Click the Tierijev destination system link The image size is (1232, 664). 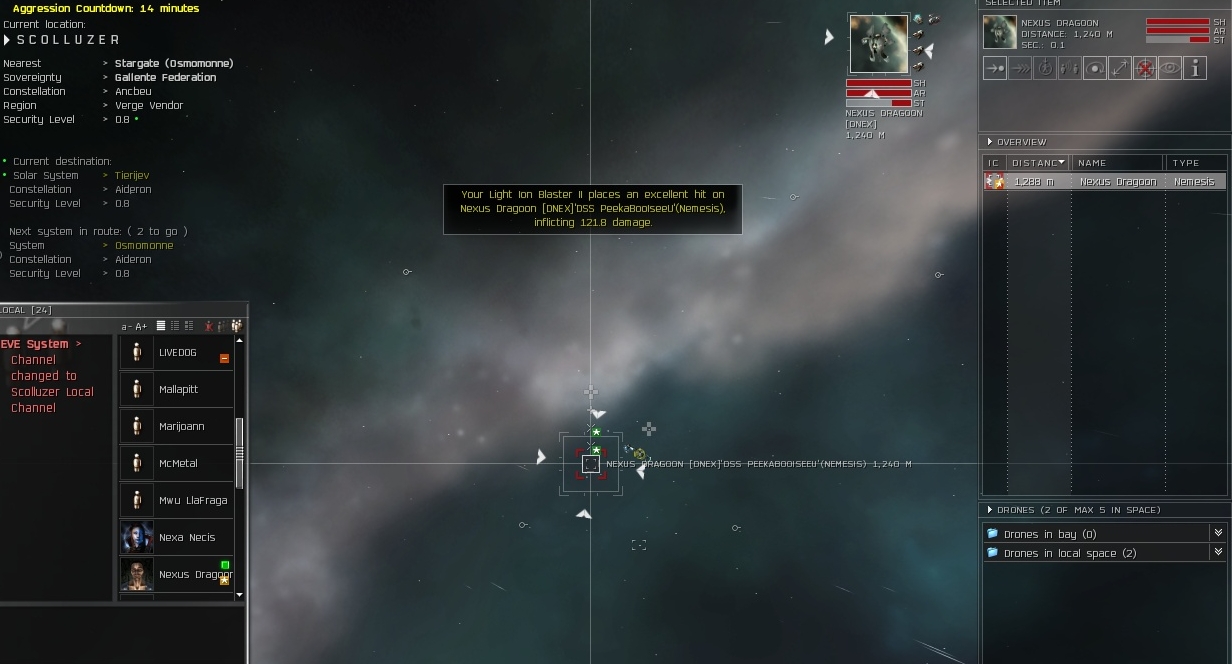click(x=132, y=175)
